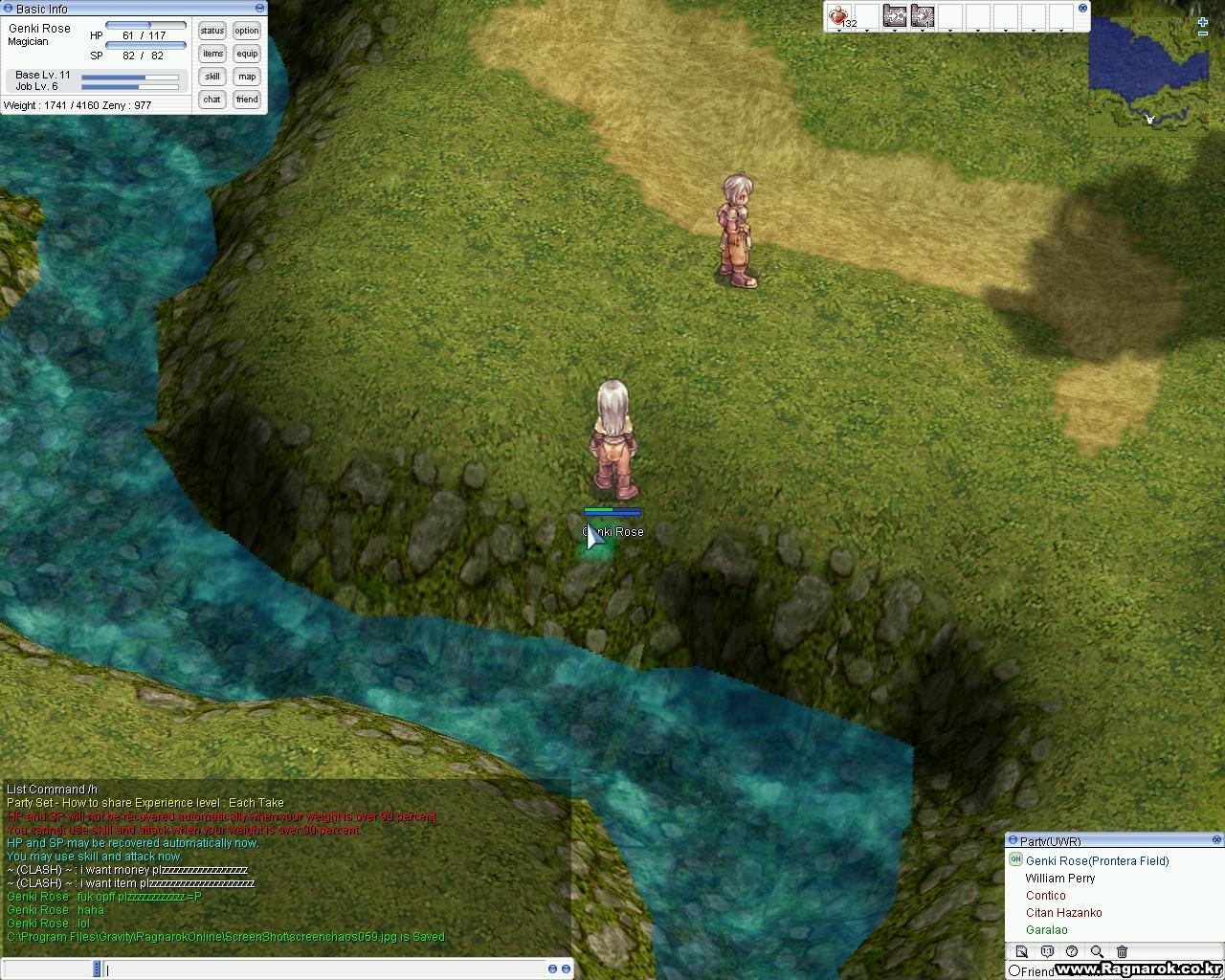Click the chat button in Basic Info
The width and height of the screenshot is (1225, 980).
(212, 100)
